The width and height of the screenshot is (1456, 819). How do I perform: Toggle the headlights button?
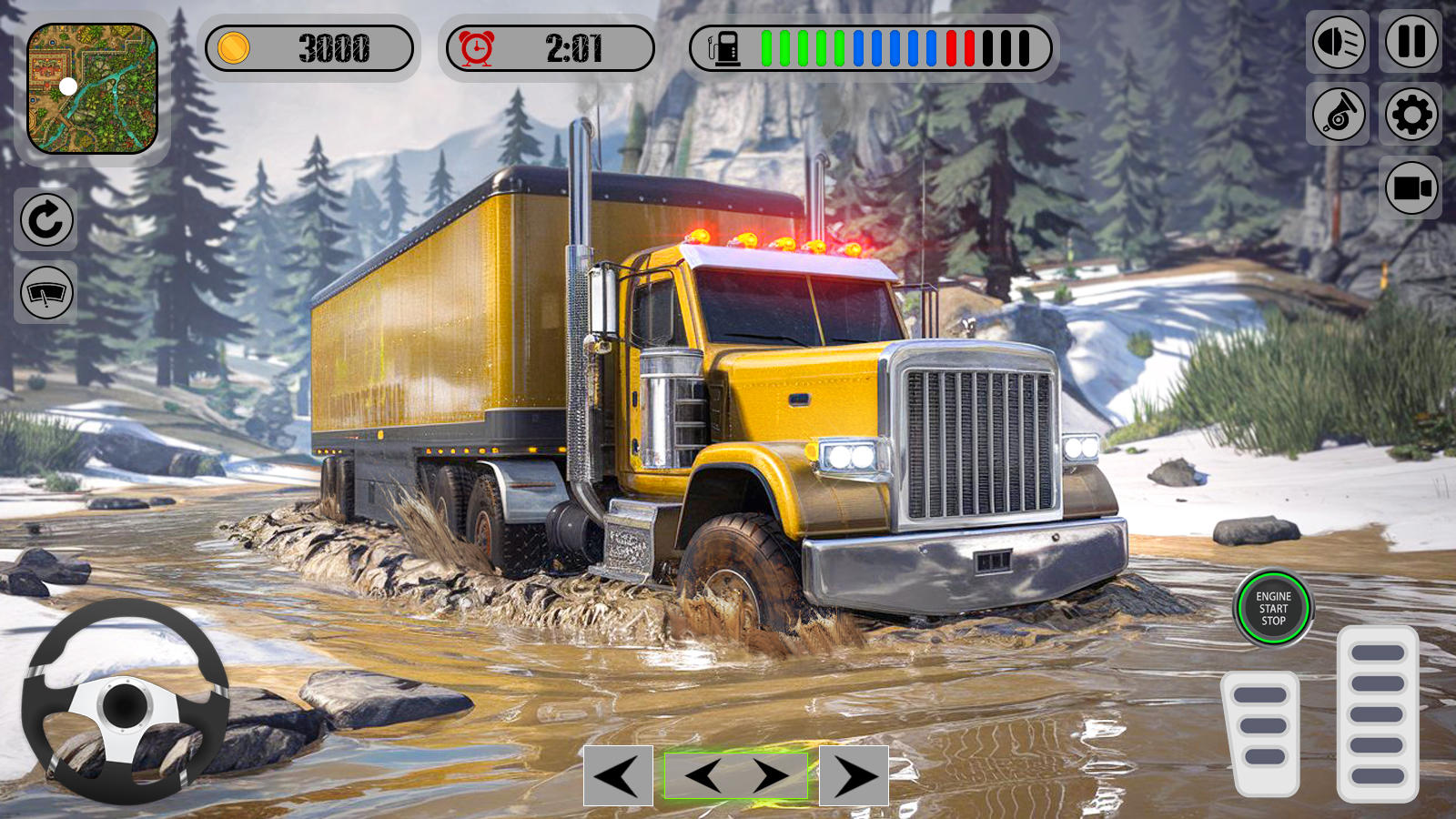click(1338, 42)
